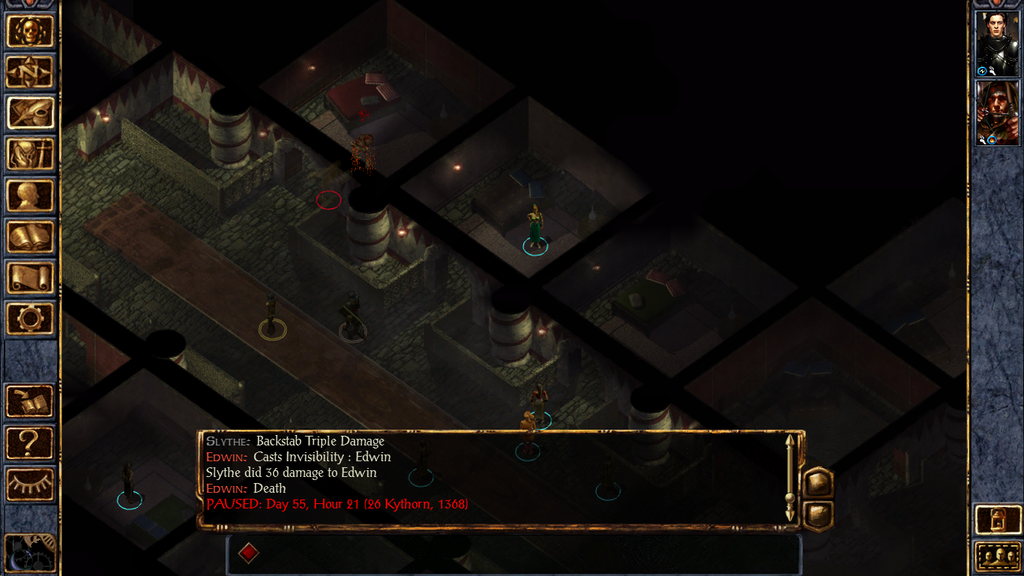Open the mage spellbook

point(30,237)
